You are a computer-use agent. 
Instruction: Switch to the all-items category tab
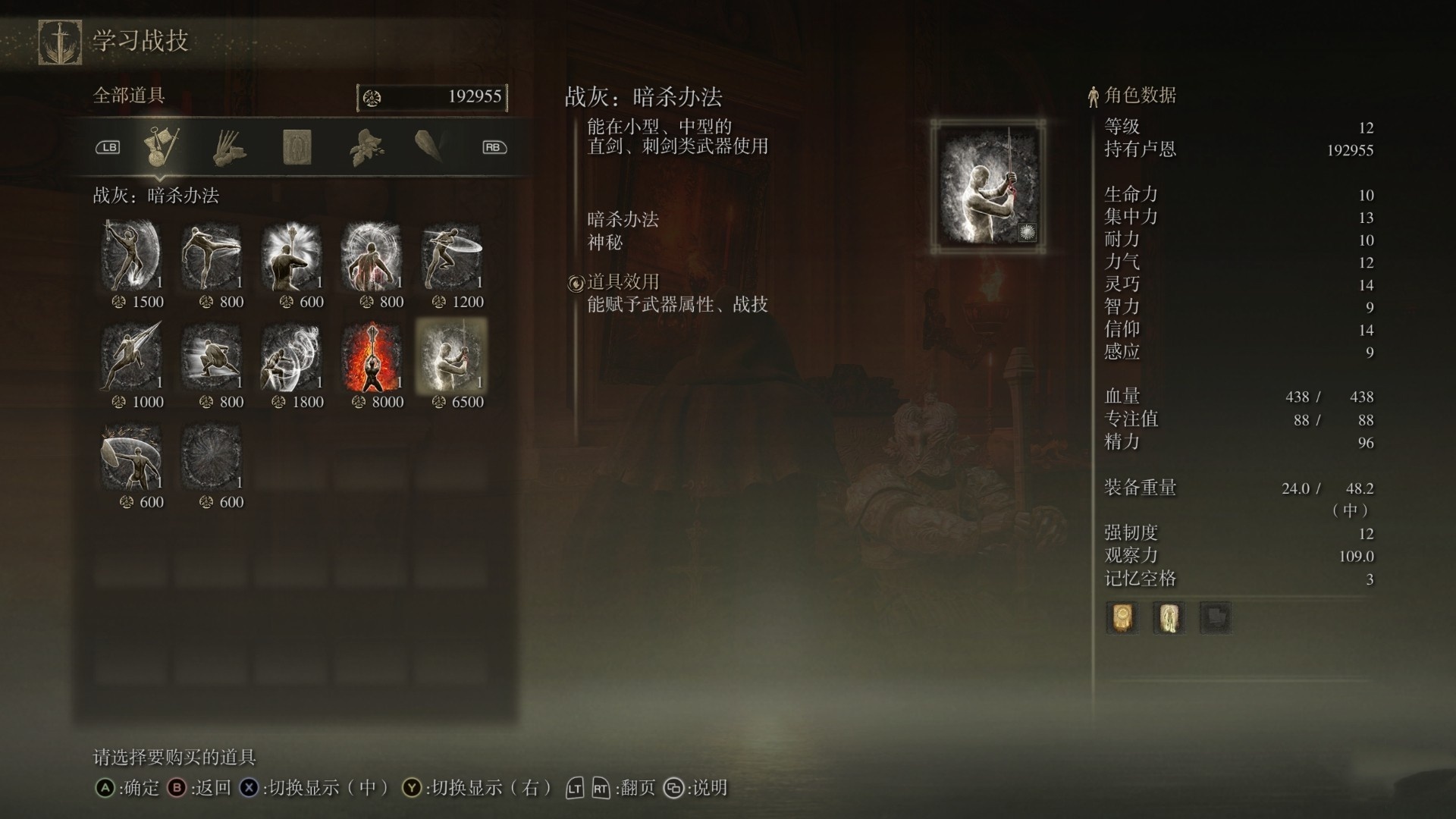coord(162,147)
